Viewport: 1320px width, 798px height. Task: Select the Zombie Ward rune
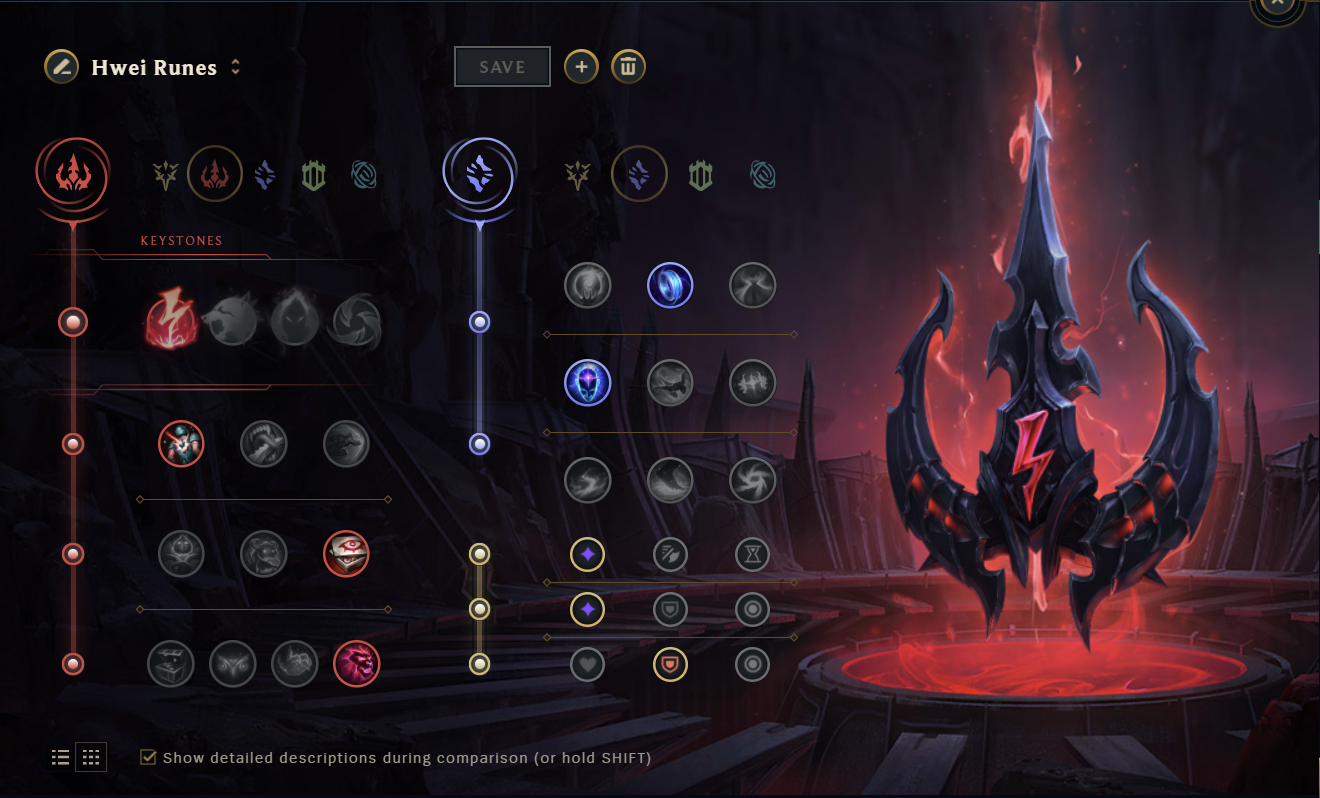click(x=181, y=553)
